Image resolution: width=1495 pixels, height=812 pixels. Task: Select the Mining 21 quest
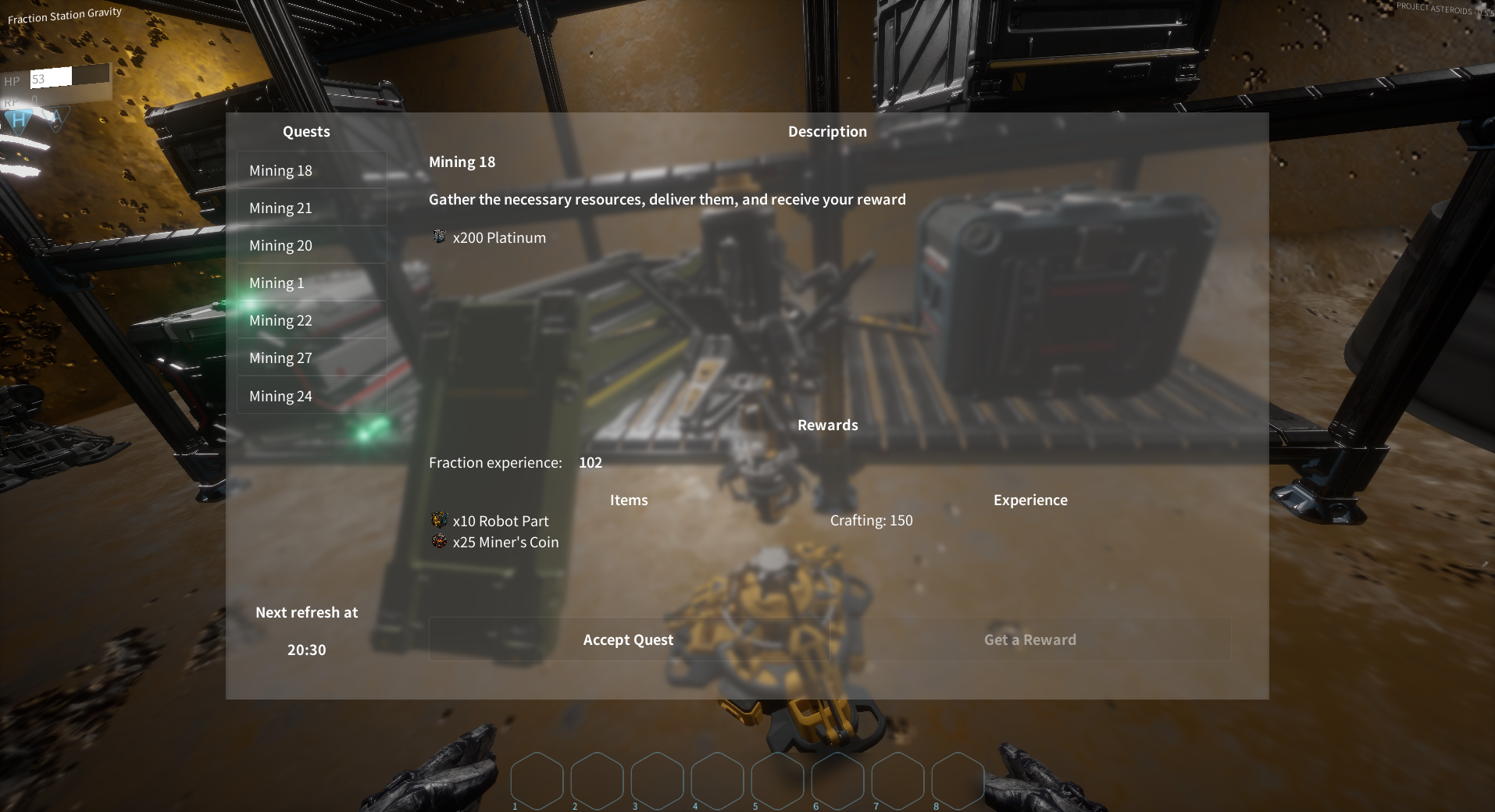(311, 208)
